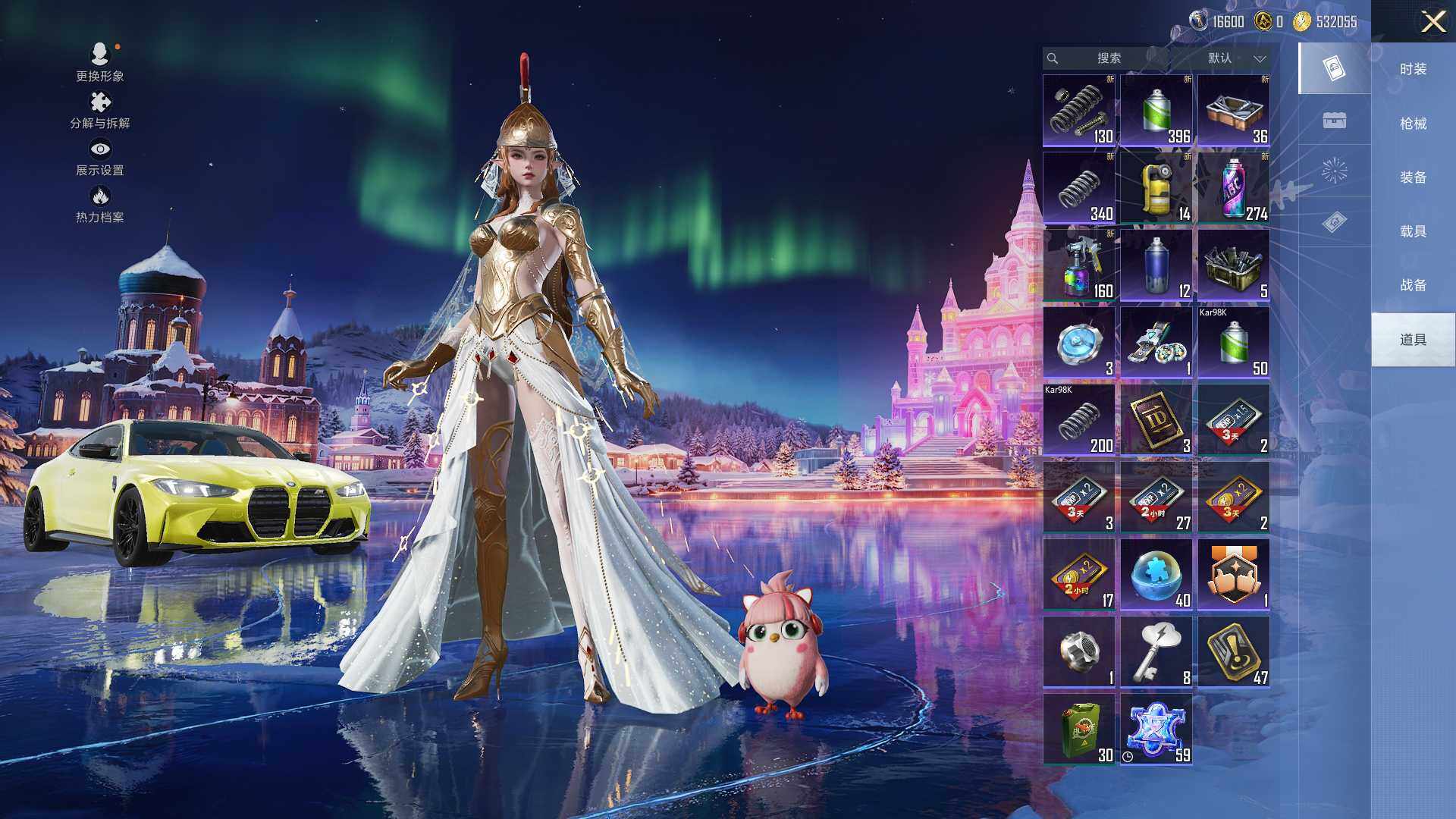Switch to the 时装 outfit tab
Screen dimensions: 1456x819
tap(1413, 69)
